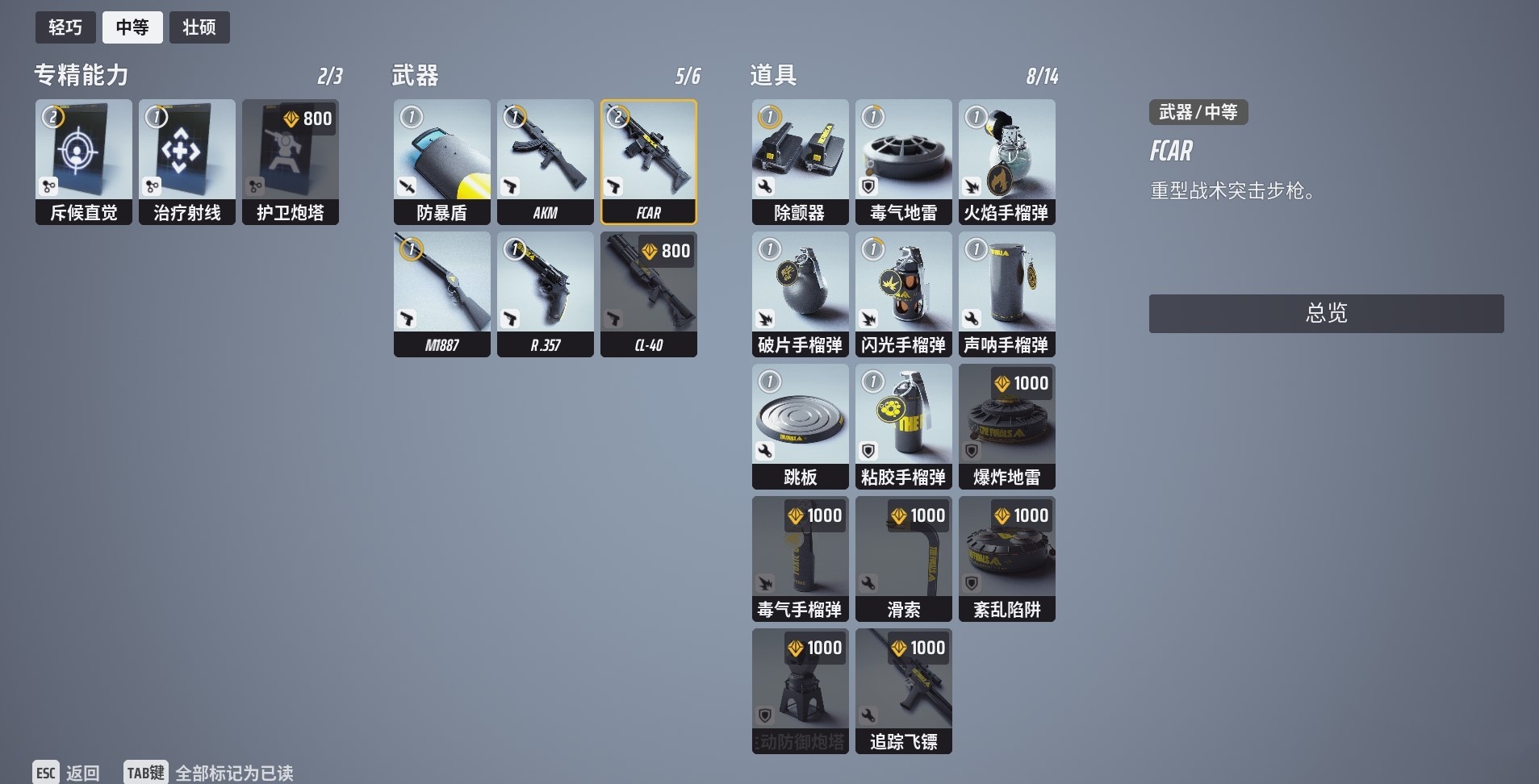Switch to the 壮硕 build tab
Image resolution: width=1539 pixels, height=784 pixels.
pyautogui.click(x=199, y=27)
